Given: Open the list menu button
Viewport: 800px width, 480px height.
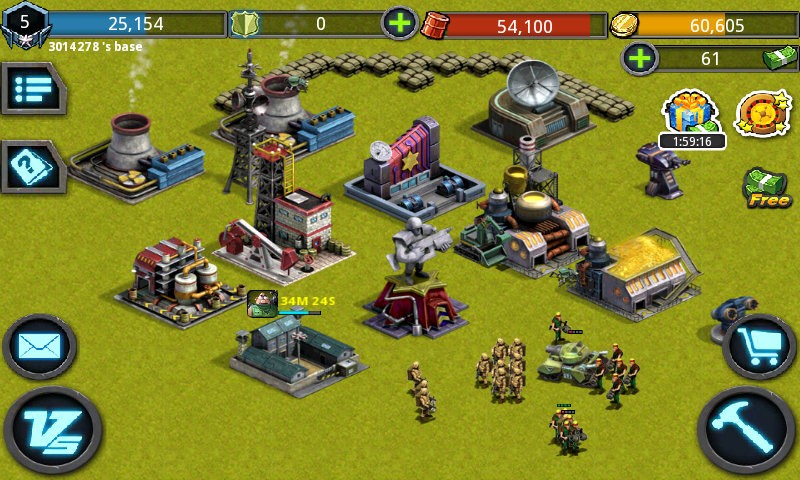Looking at the screenshot, I should (x=30, y=90).
